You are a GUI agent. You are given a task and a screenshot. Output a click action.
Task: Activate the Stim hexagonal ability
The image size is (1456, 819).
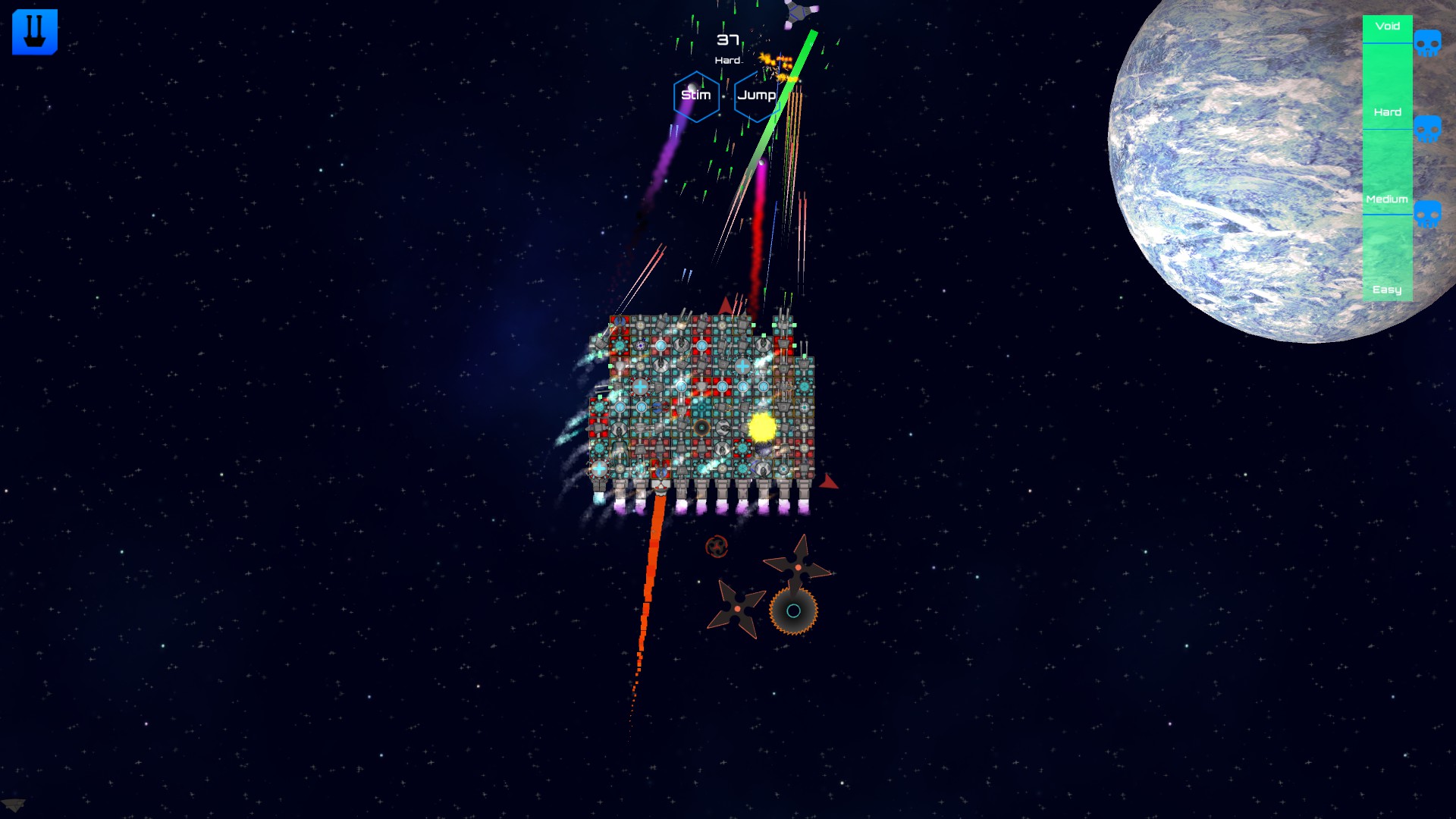696,95
